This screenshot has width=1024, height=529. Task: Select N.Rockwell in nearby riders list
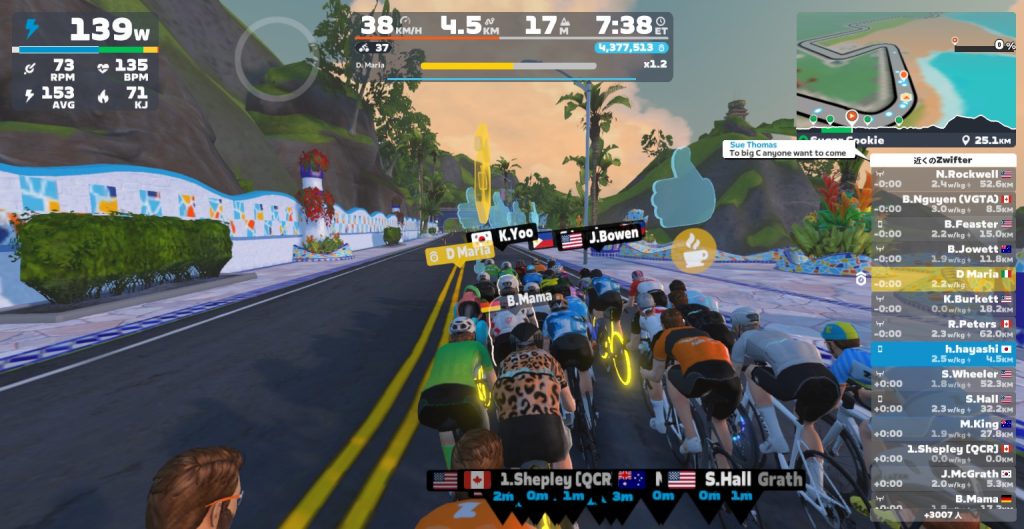pos(943,179)
